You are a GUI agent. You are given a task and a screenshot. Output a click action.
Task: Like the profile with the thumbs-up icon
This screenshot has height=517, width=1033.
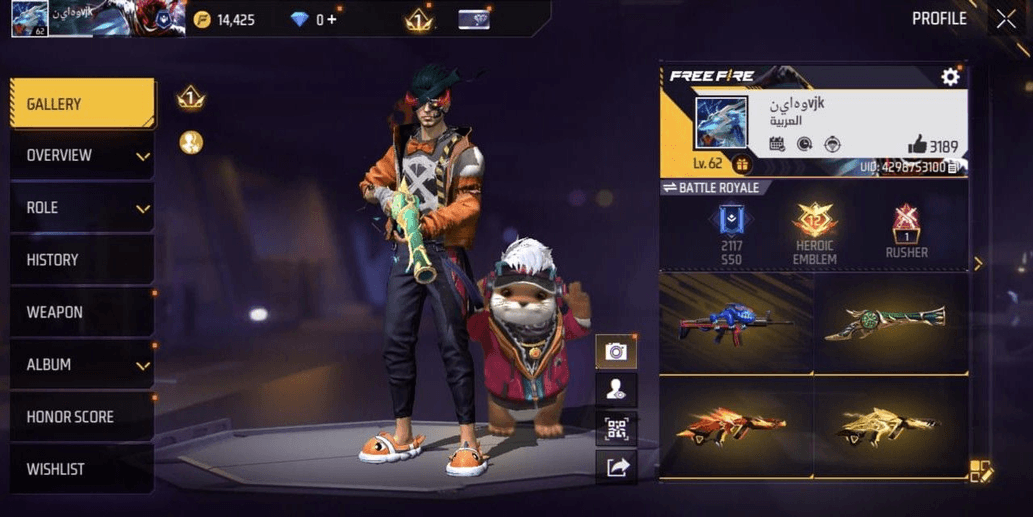point(917,146)
